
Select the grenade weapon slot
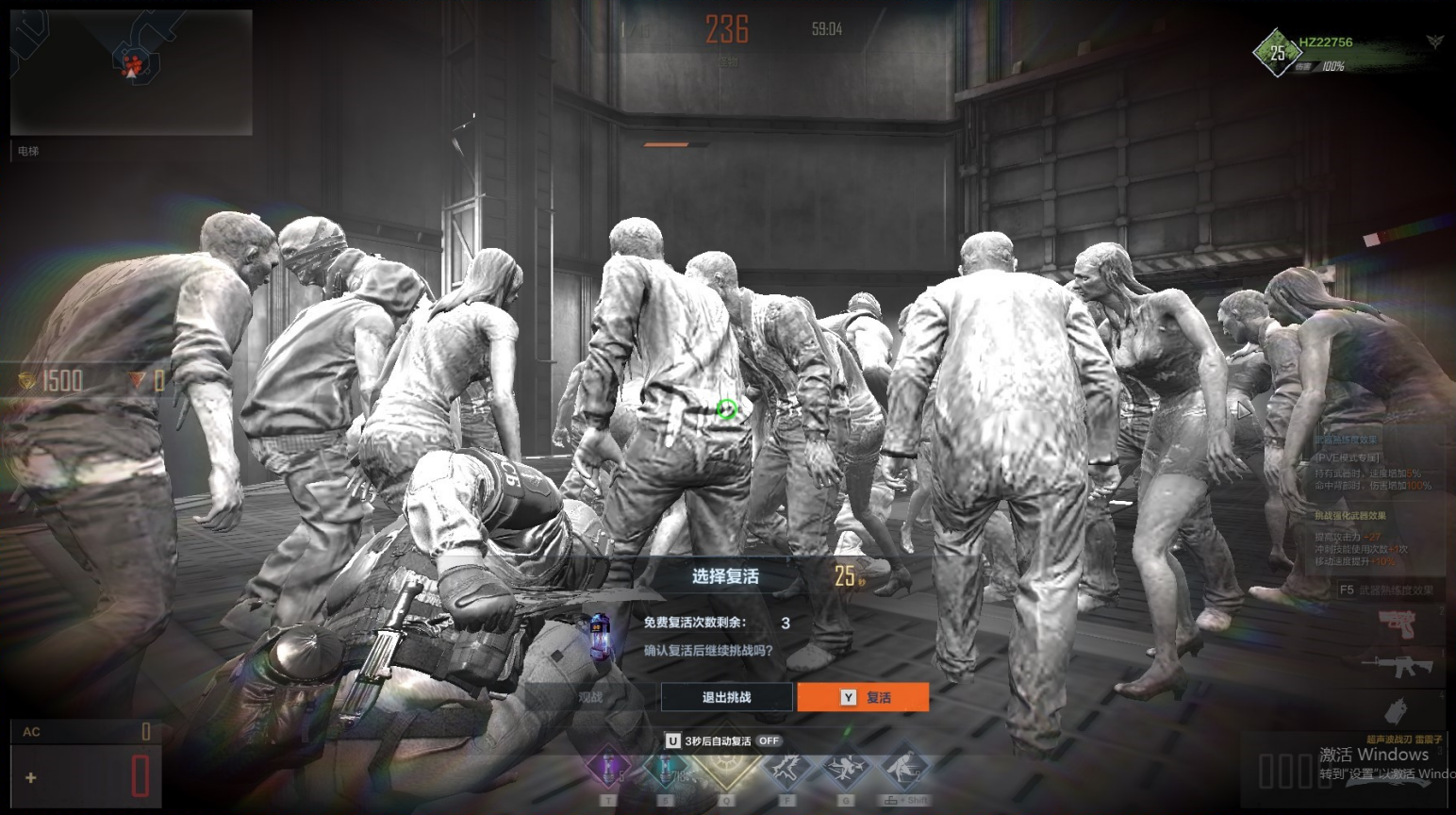(1397, 709)
